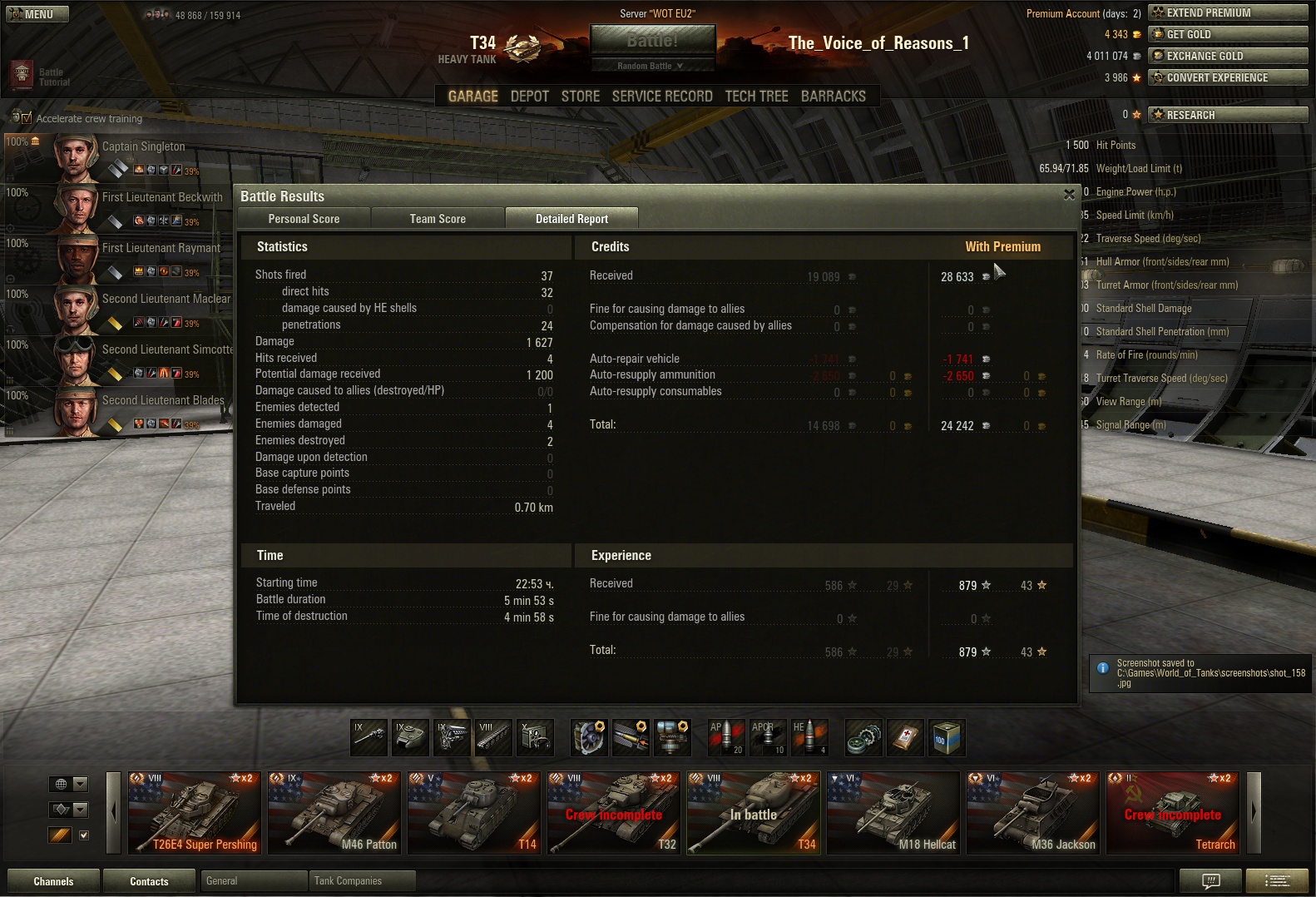Screen dimensions: 1316x897
Task: Close the Battle Results window
Action: pyautogui.click(x=1069, y=195)
